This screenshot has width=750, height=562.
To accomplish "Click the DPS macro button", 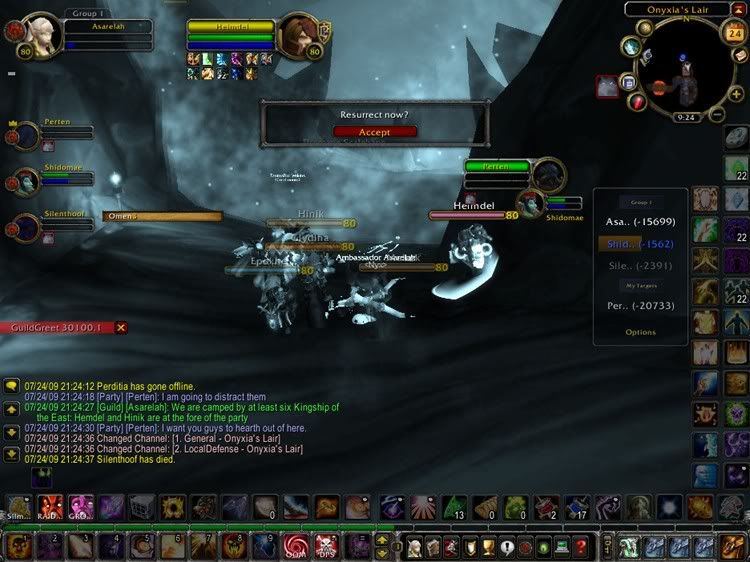I will coord(325,547).
